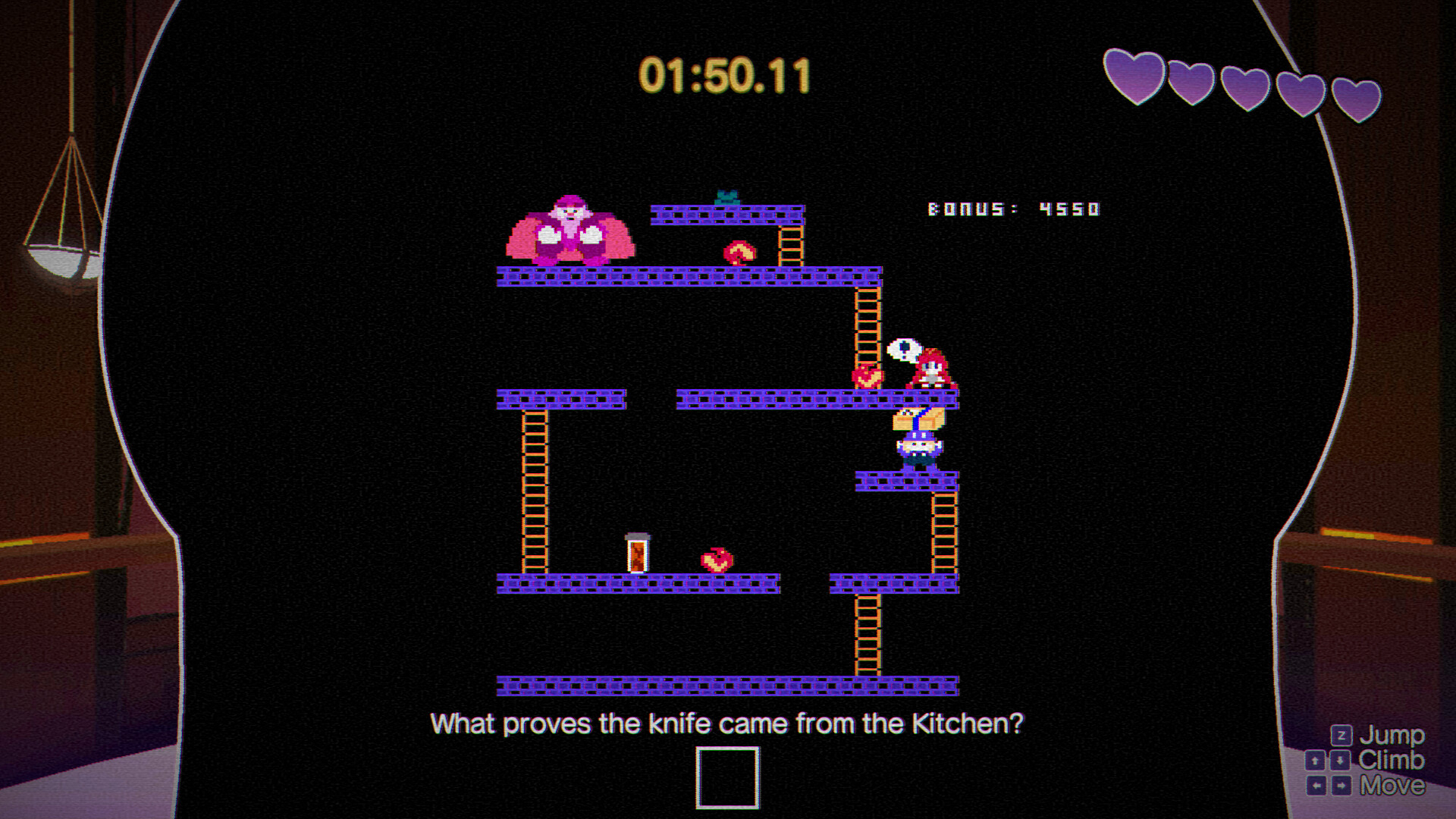Screen dimensions: 1456x819
Task: Click the BONUS: 4550 score text
Action: click(x=1014, y=209)
